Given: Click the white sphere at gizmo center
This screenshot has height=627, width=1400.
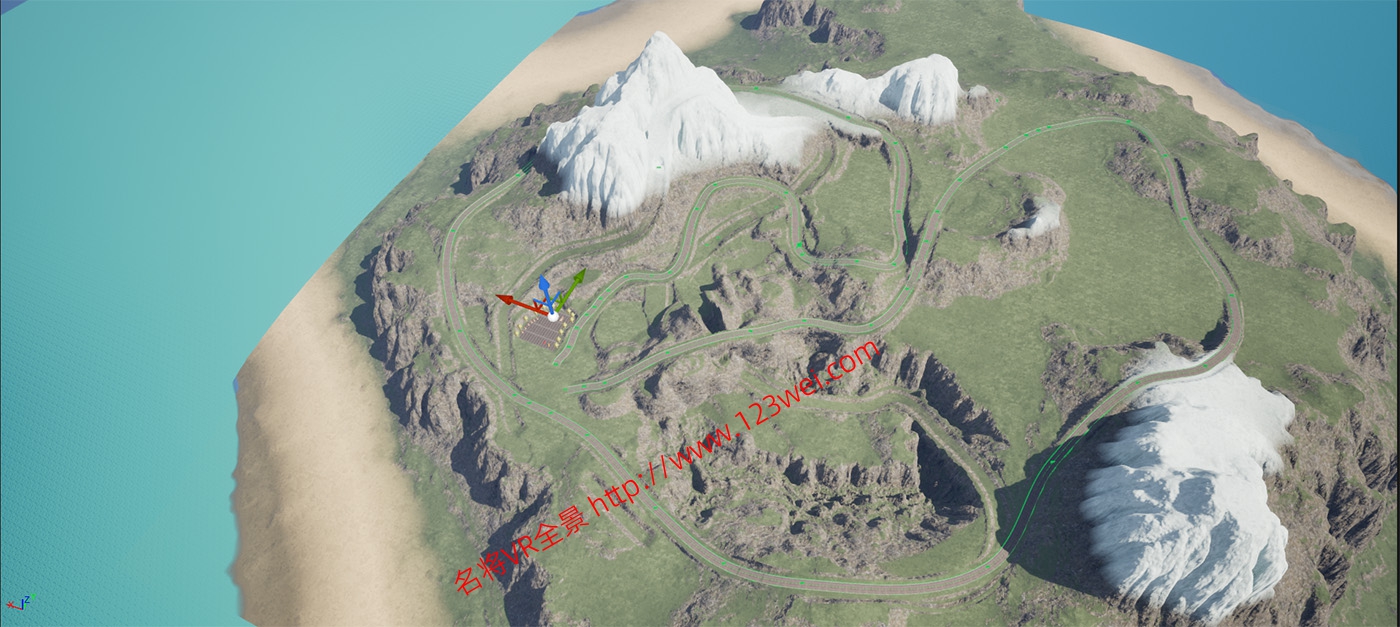Looking at the screenshot, I should tap(552, 315).
